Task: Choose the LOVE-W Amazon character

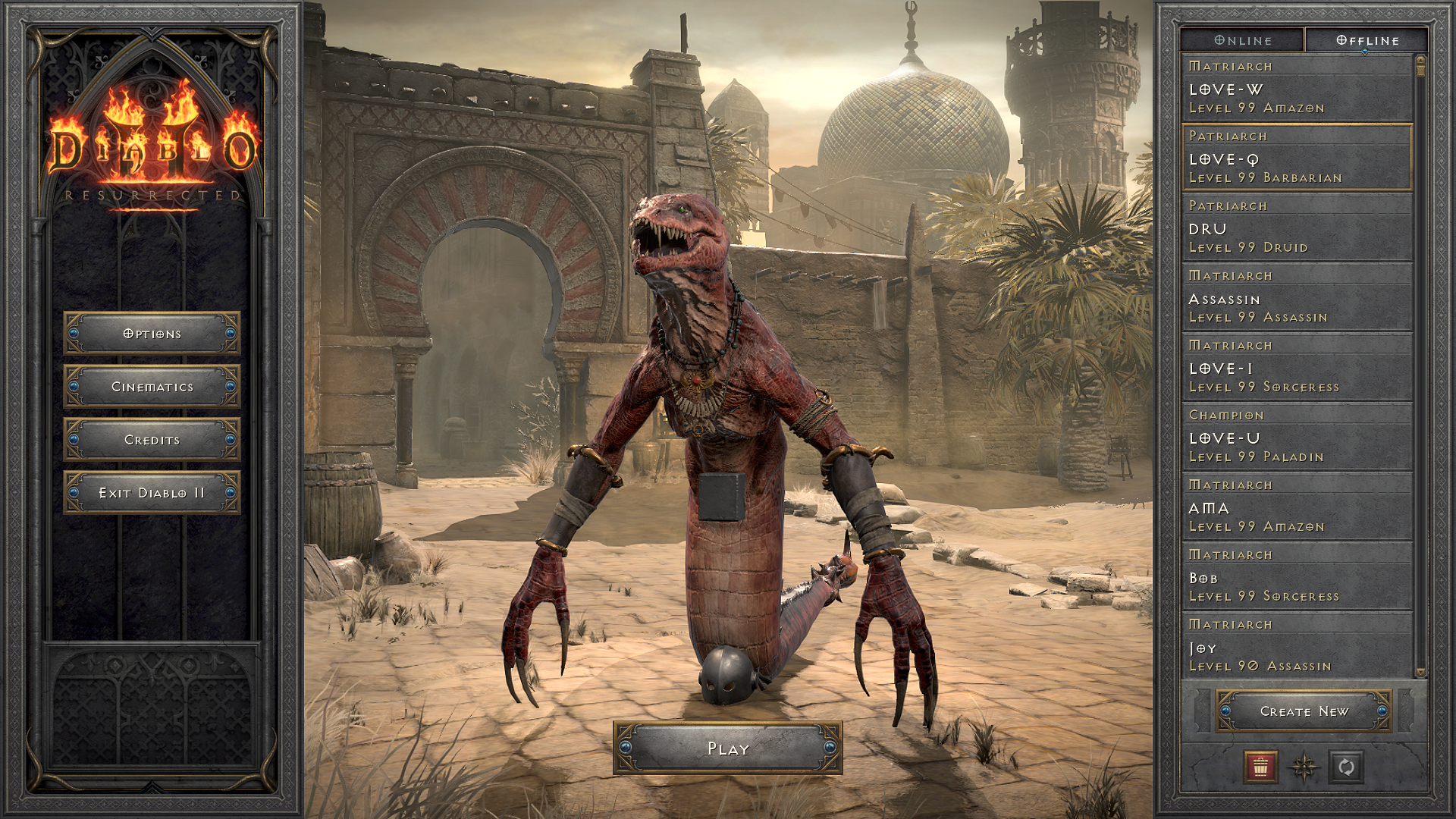Action: coord(1297,89)
